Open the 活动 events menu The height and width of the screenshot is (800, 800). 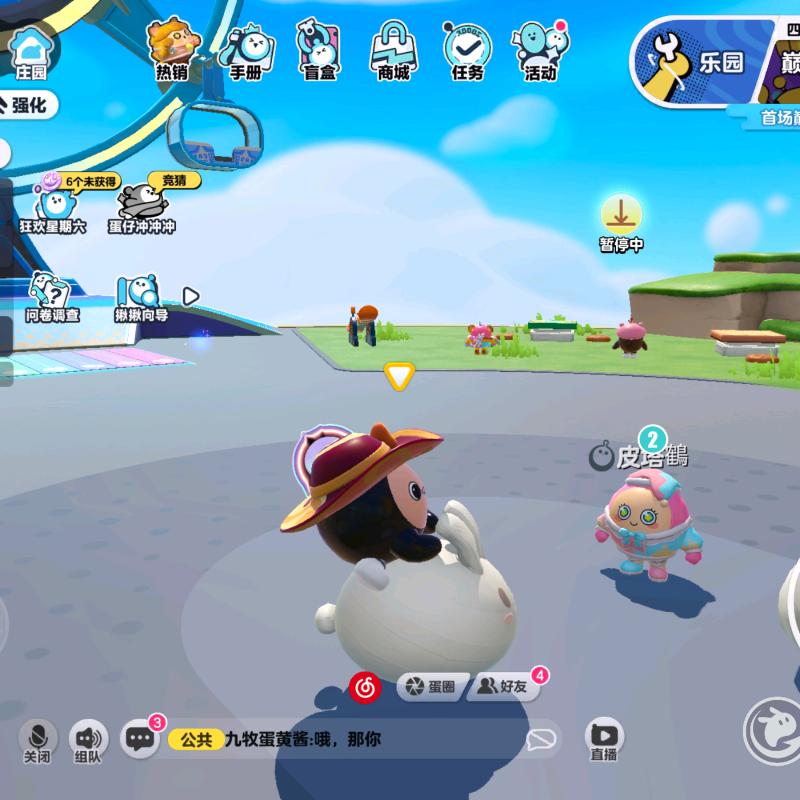pos(540,49)
